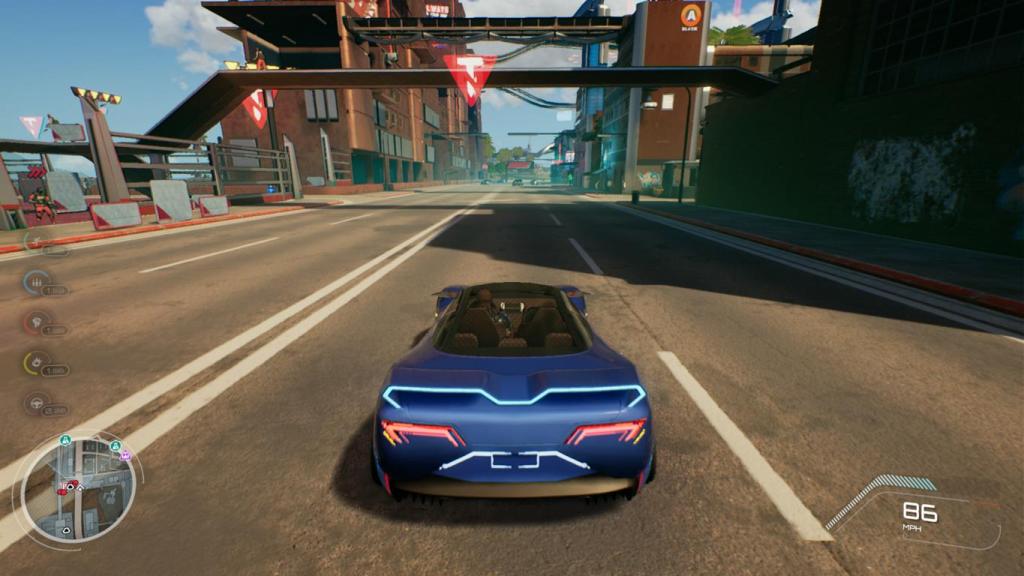Select the agility skill icon
1024x576 pixels.
(x=37, y=241)
